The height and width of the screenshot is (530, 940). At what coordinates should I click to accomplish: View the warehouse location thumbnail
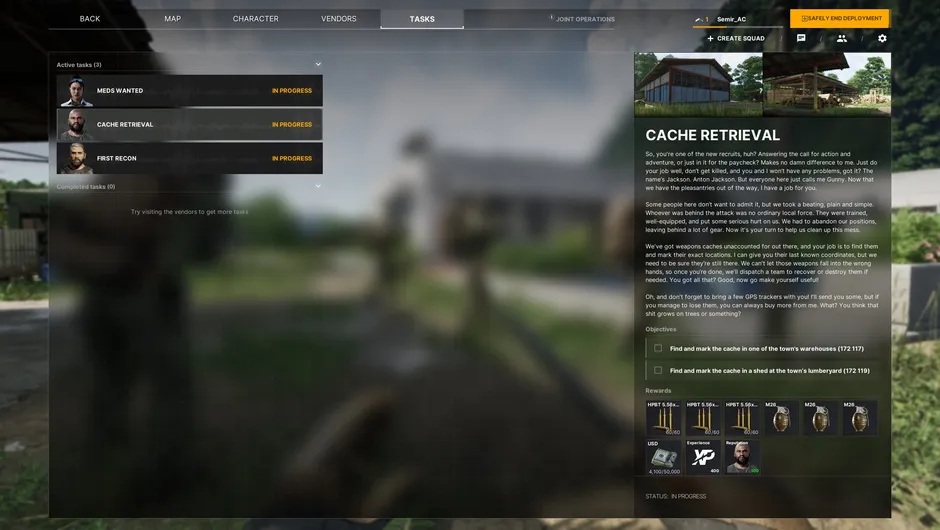(x=698, y=84)
